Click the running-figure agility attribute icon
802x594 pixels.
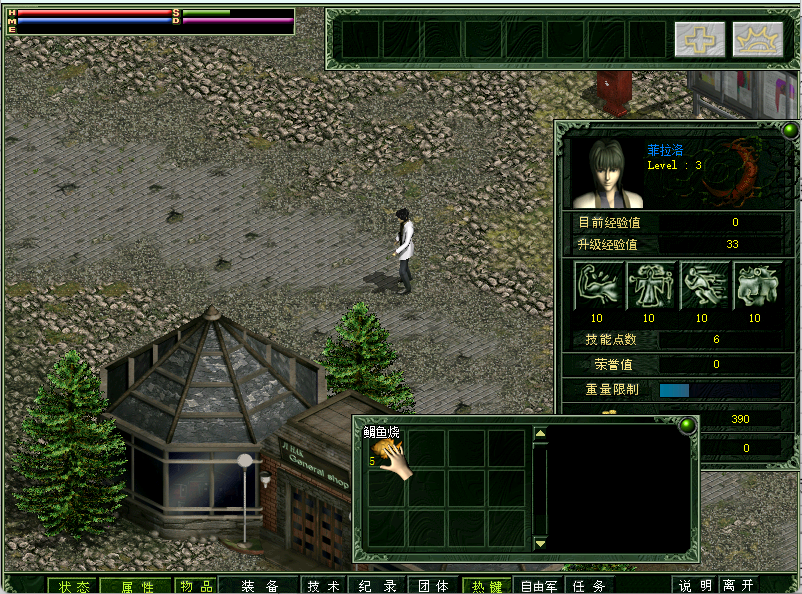(703, 285)
